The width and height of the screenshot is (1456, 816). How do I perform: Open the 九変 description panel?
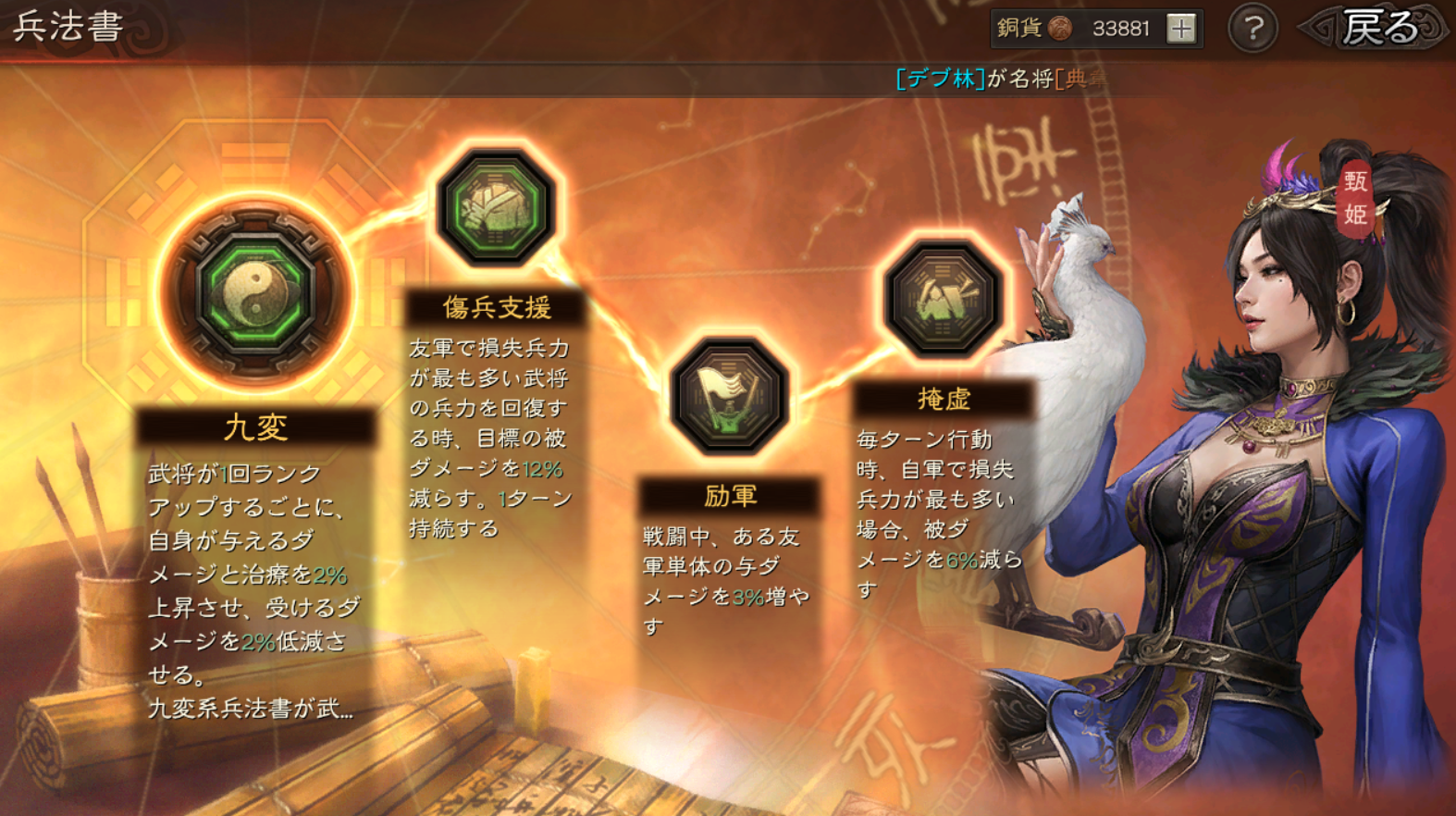(255, 574)
